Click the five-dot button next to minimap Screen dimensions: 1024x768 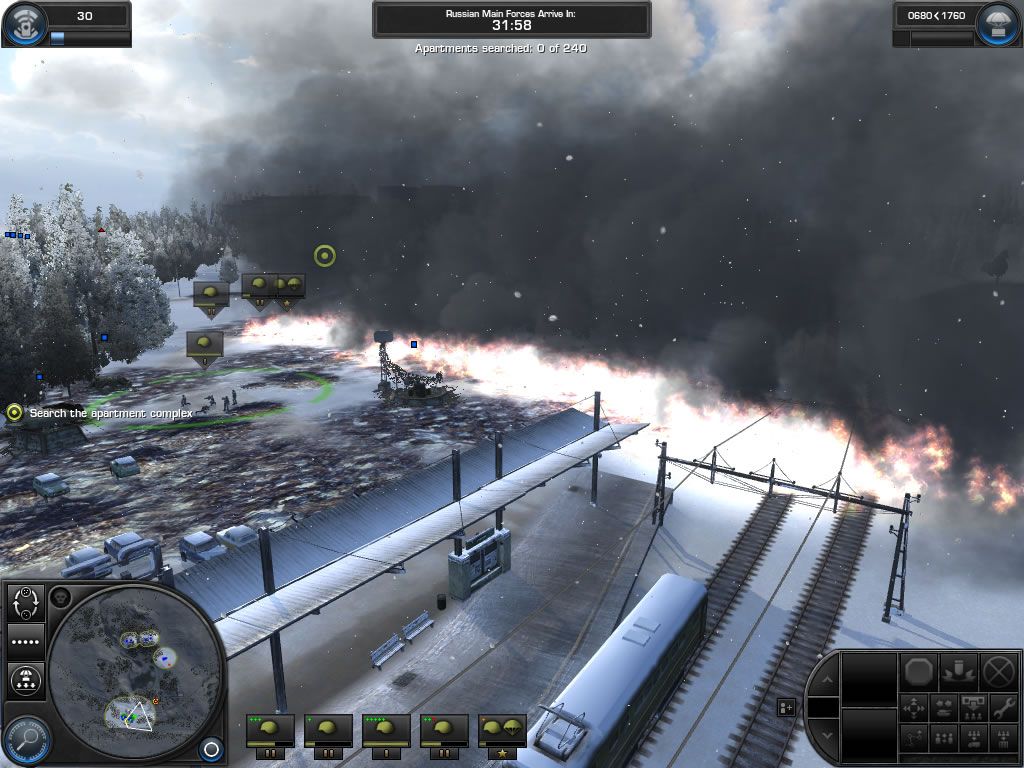click(25, 641)
